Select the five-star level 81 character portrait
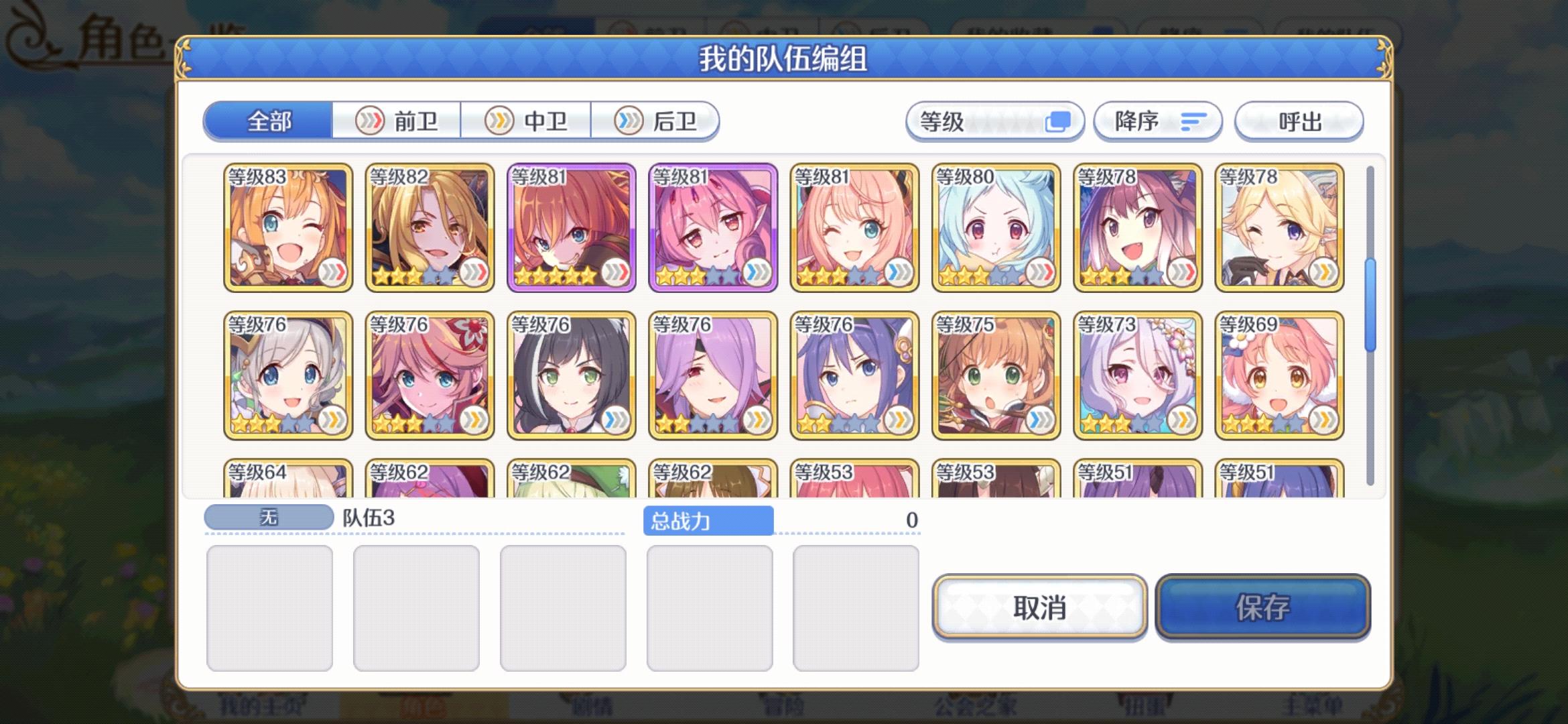This screenshot has width=1568, height=724. pos(573,228)
